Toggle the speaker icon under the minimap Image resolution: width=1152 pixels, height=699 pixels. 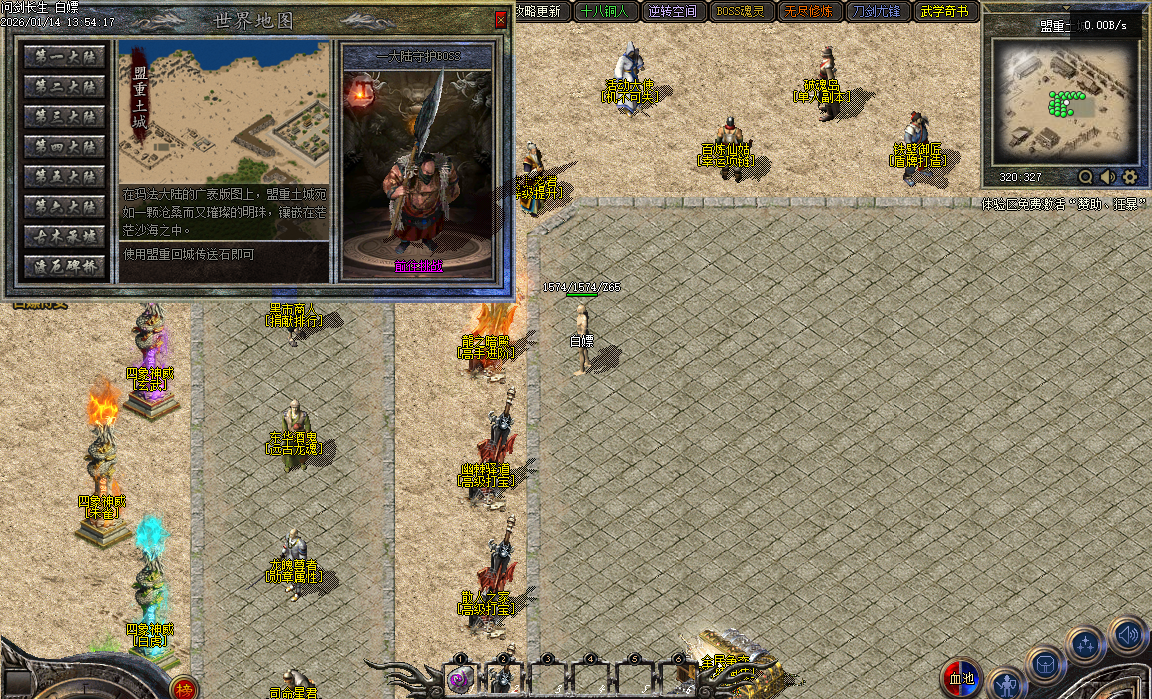(1108, 177)
